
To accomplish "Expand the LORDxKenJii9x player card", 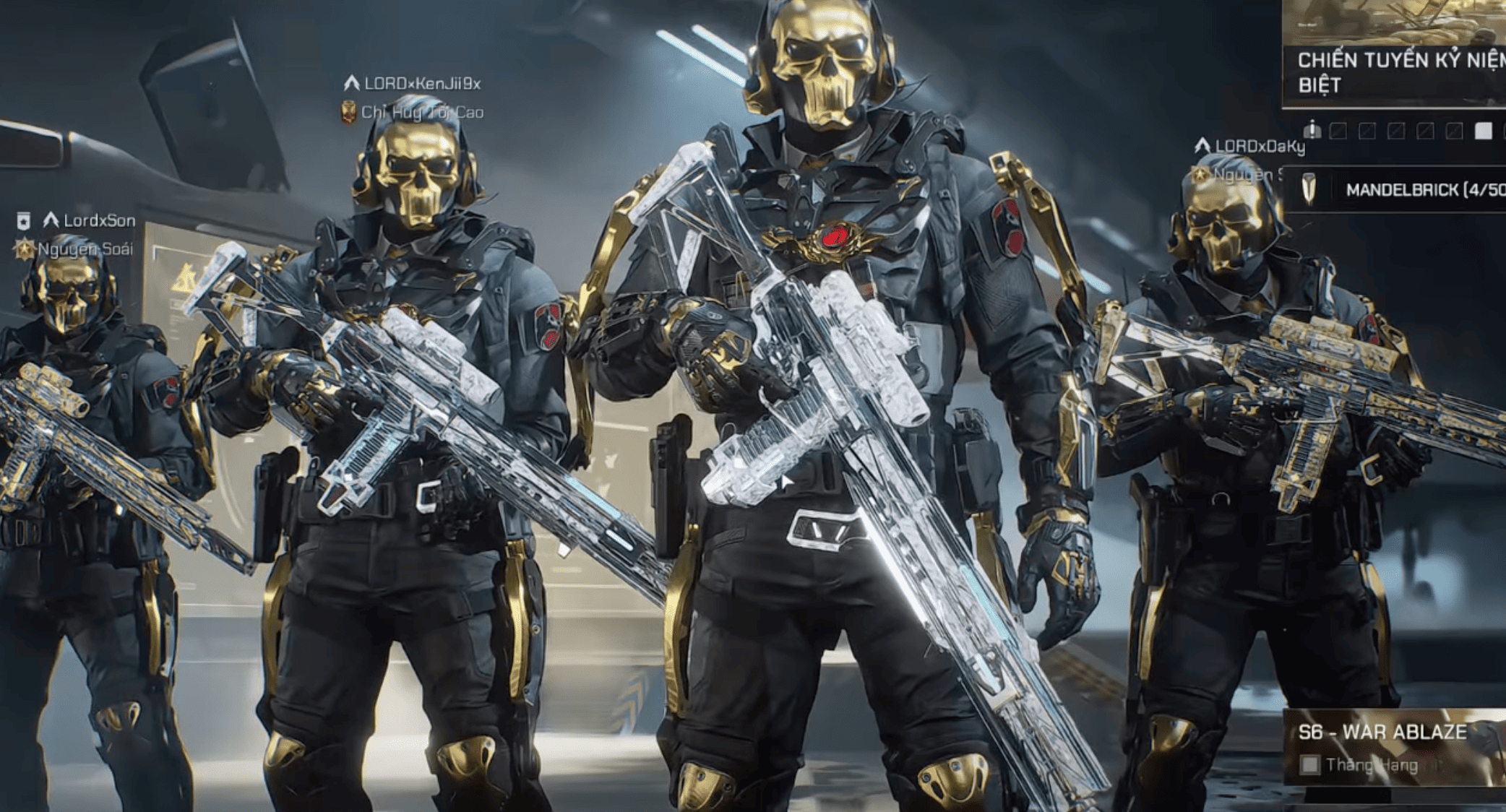I will [419, 83].
